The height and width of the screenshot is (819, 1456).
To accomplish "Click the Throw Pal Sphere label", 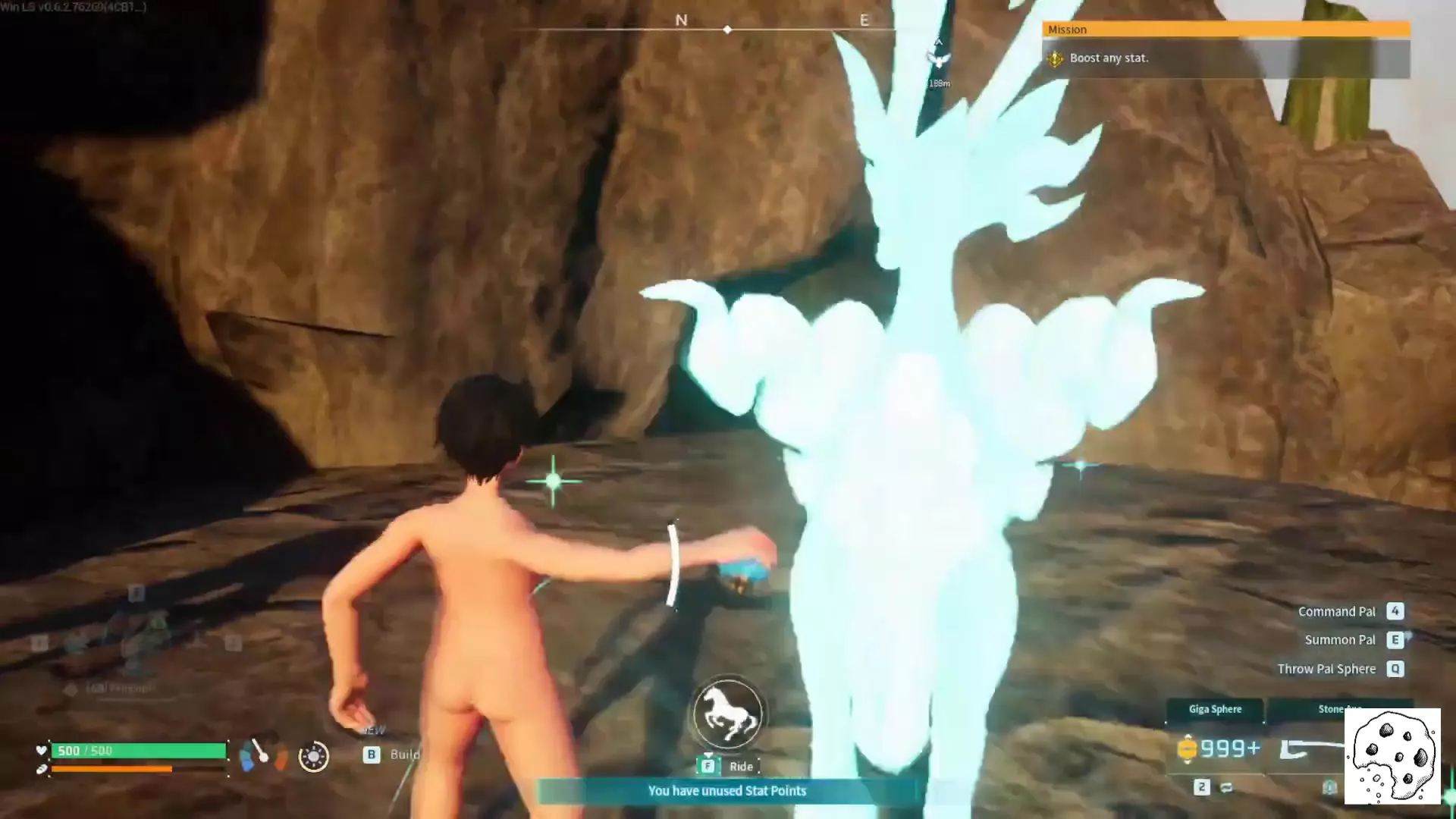I will click(1326, 669).
